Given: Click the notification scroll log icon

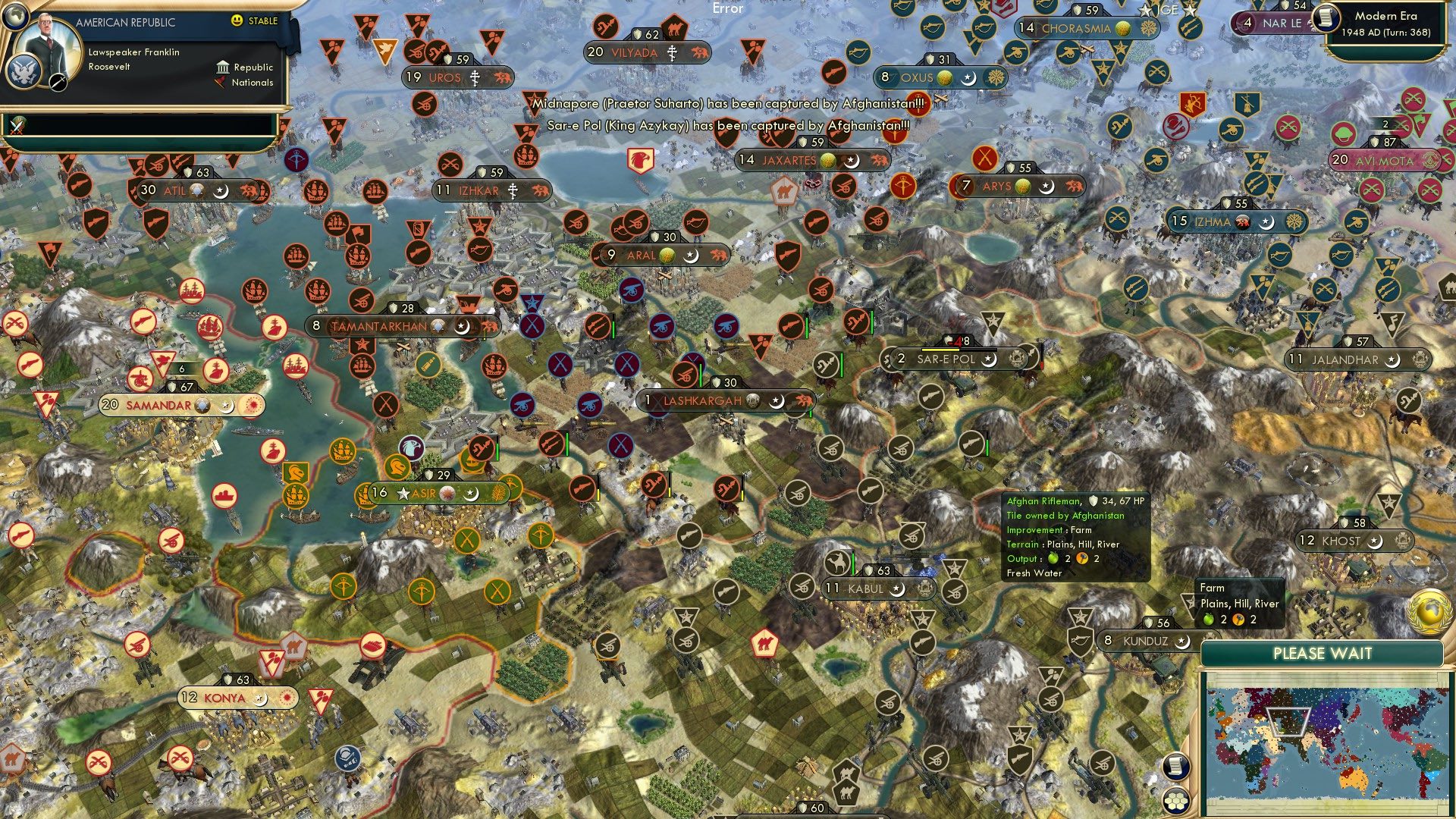Looking at the screenshot, I should tap(1178, 766).
